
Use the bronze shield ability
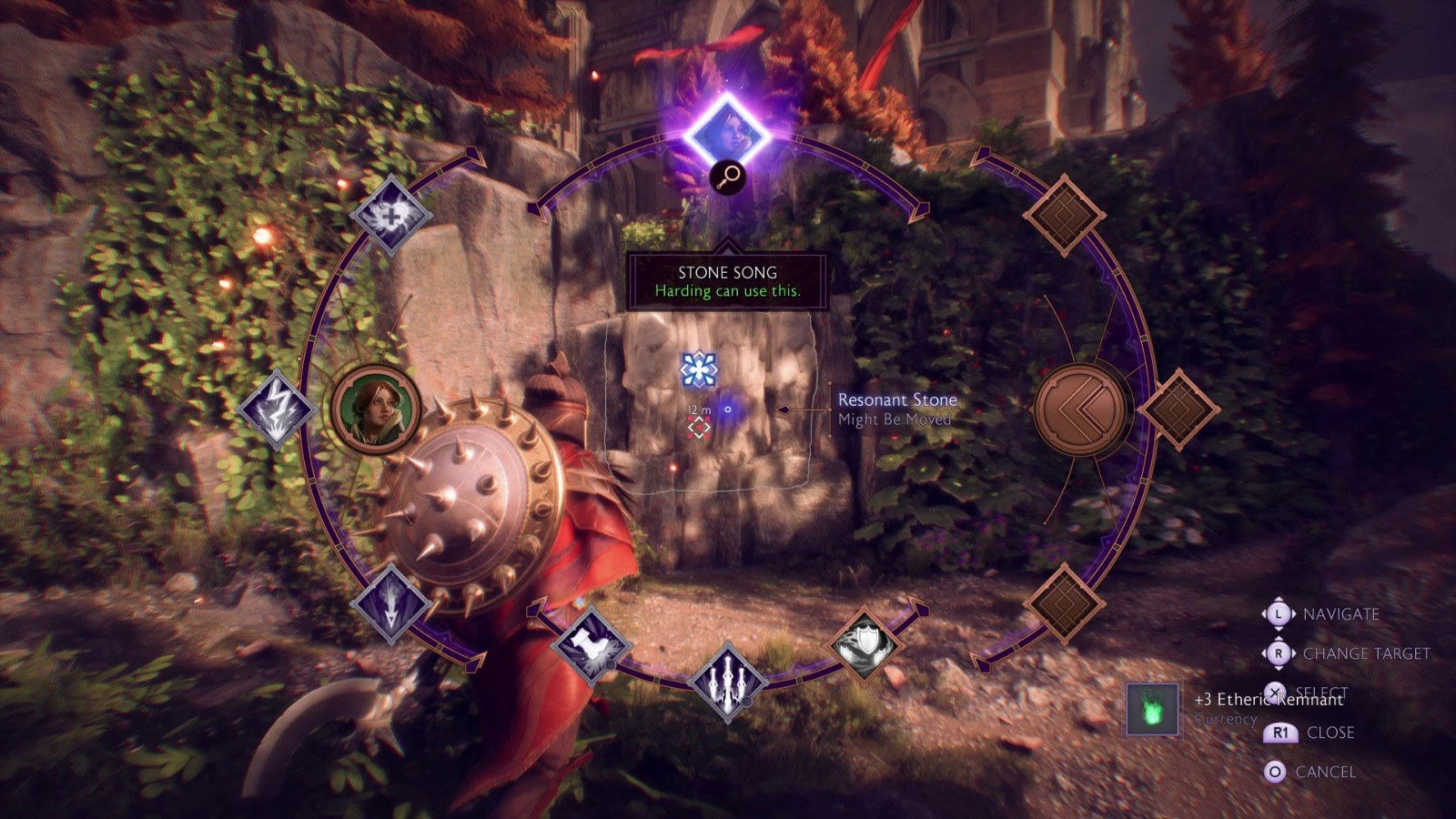point(865,644)
